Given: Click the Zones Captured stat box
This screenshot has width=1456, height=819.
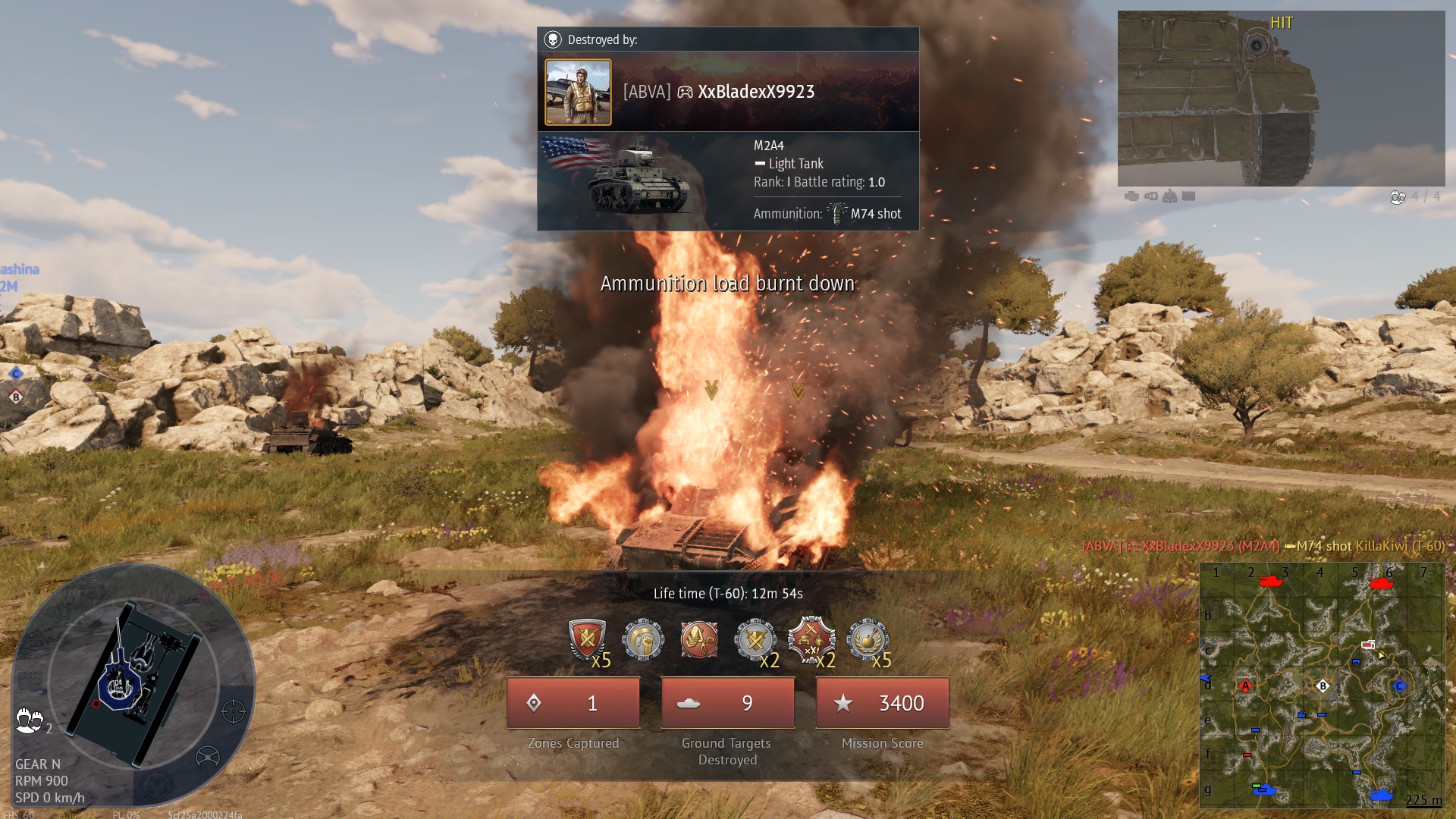Looking at the screenshot, I should click(x=573, y=703).
